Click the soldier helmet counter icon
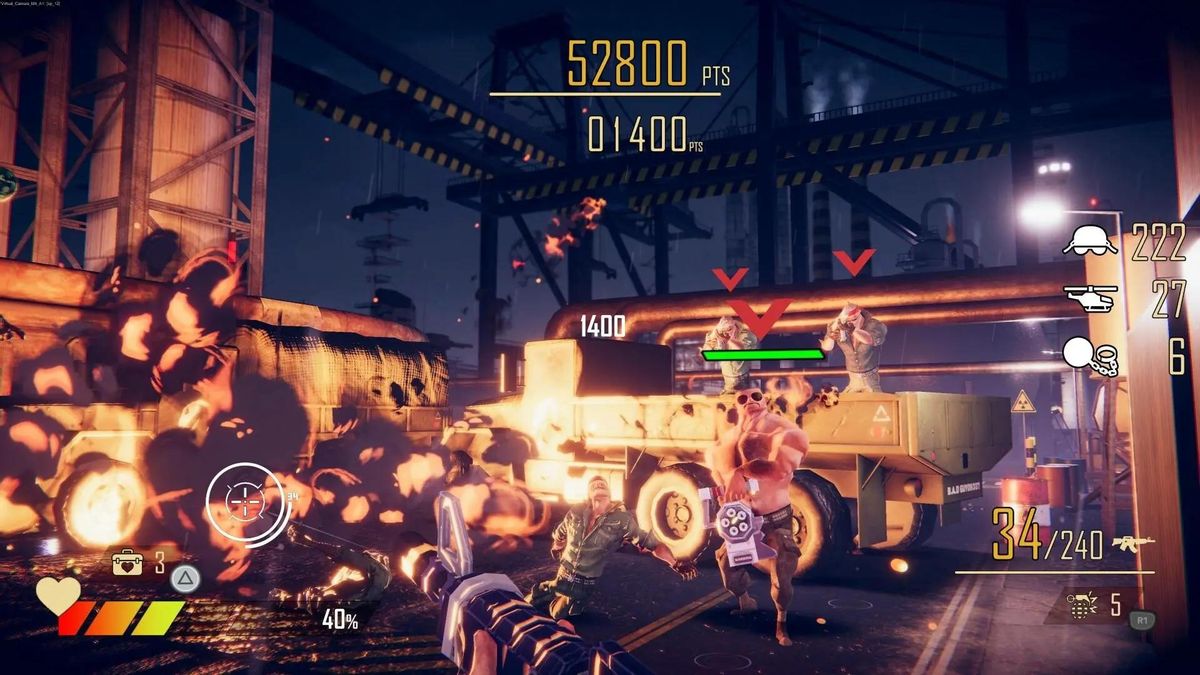The width and height of the screenshot is (1200, 675). [x=1089, y=241]
